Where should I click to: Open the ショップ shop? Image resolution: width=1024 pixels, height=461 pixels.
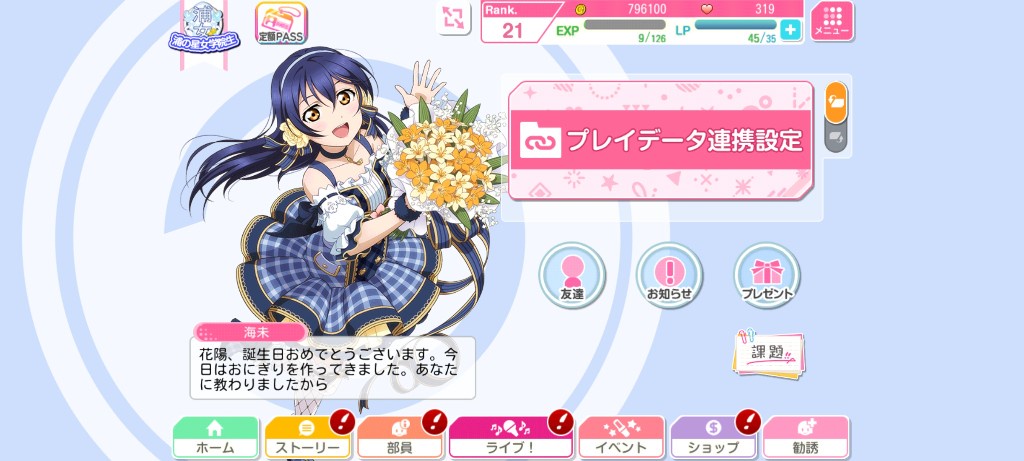(713, 438)
